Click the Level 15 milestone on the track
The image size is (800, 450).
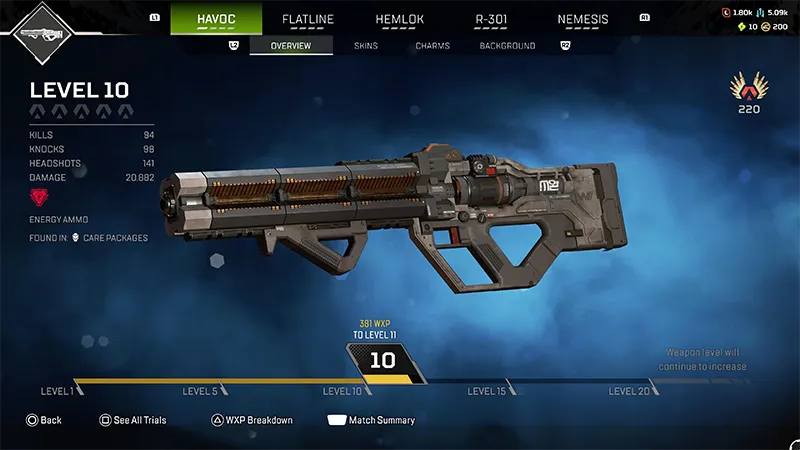click(487, 391)
